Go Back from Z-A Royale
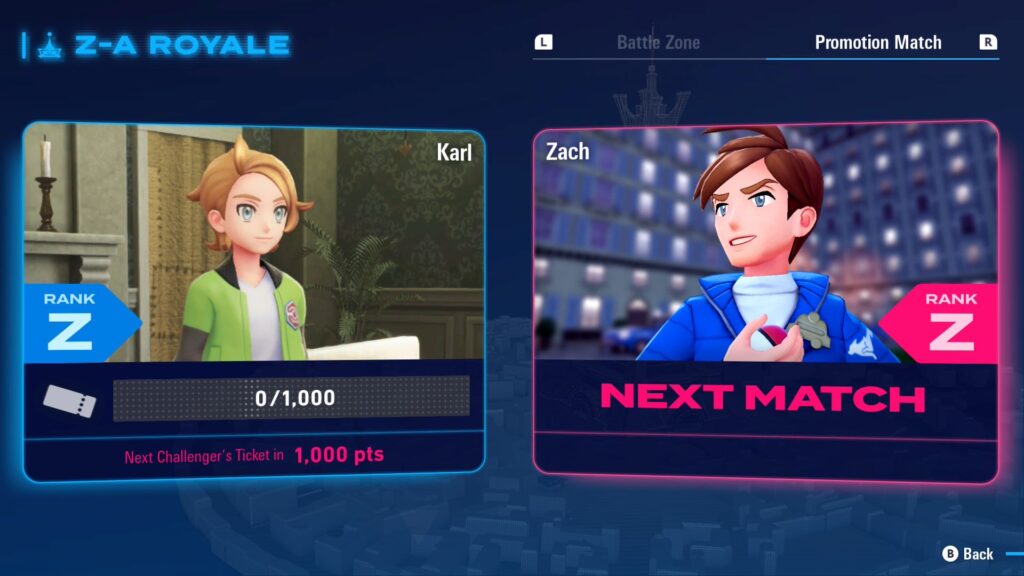Viewport: 1024px width, 576px height. [x=968, y=553]
